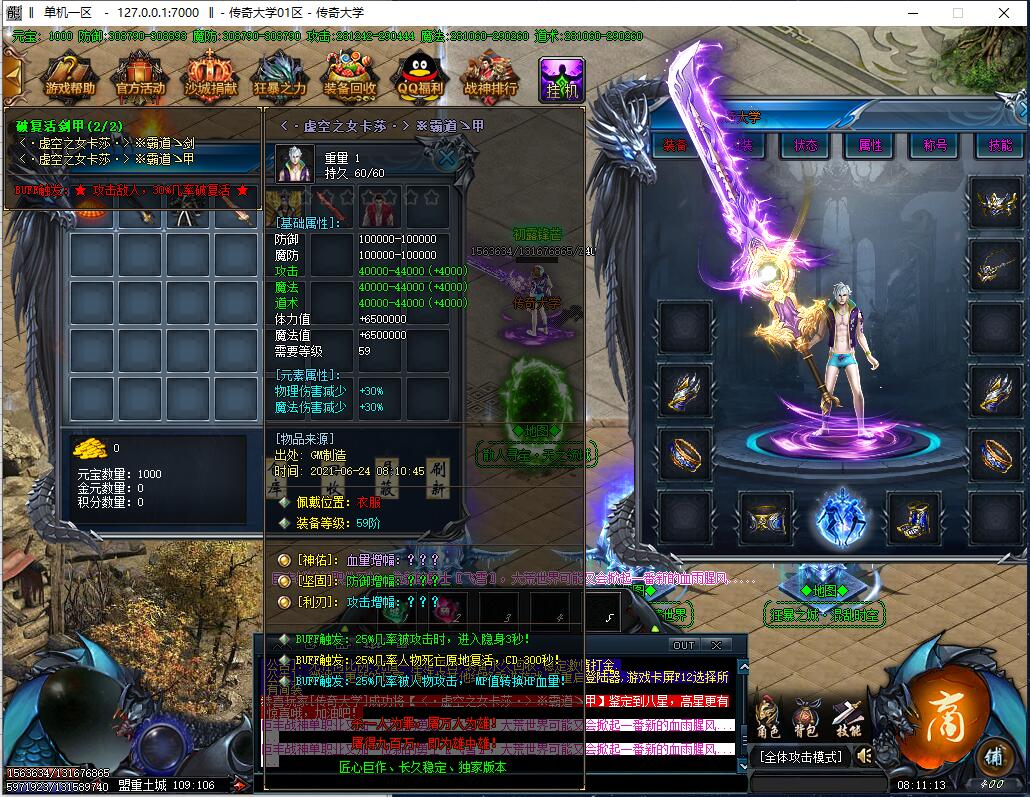
Task: Open the 游戏帮助 game help menu
Action: coord(70,76)
